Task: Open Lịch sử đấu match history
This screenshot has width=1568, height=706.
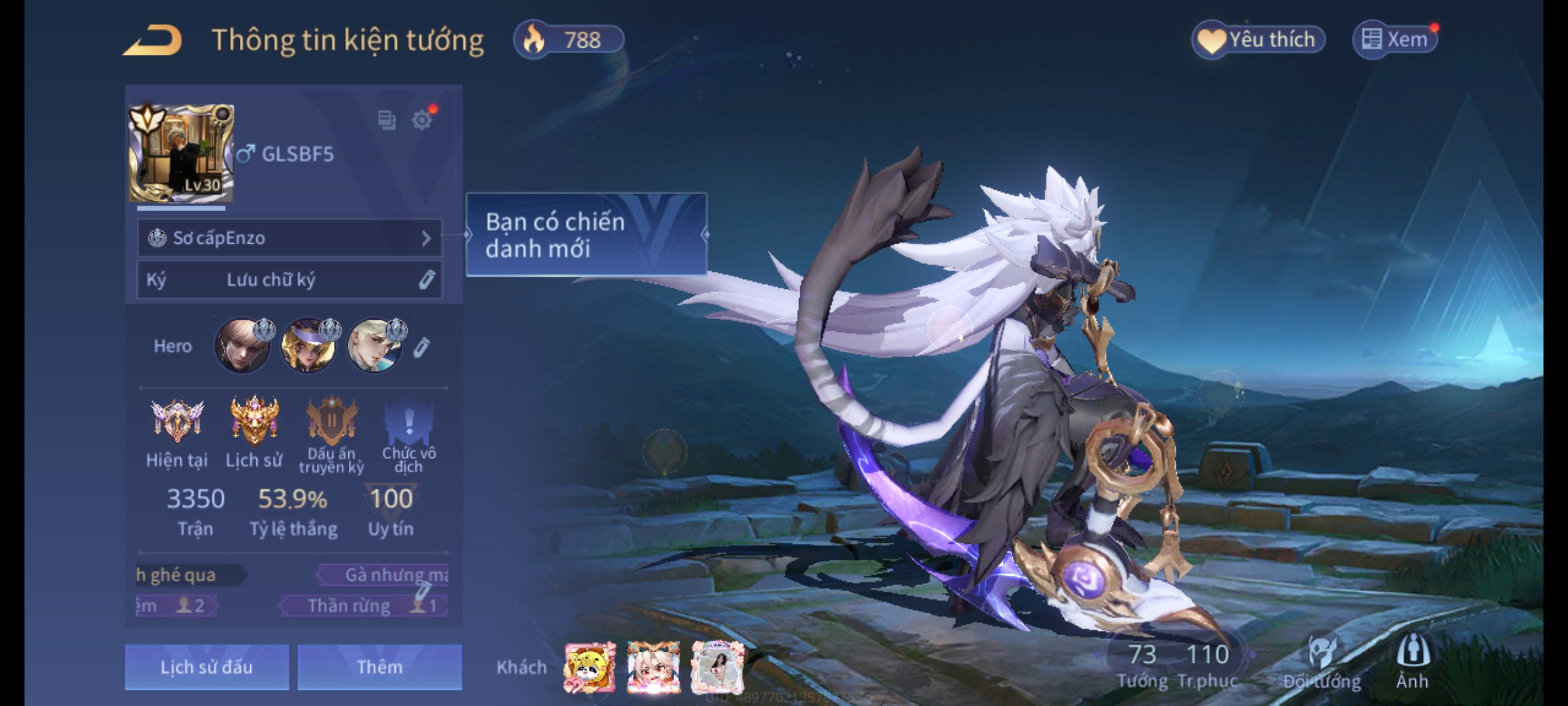Action: click(x=206, y=667)
